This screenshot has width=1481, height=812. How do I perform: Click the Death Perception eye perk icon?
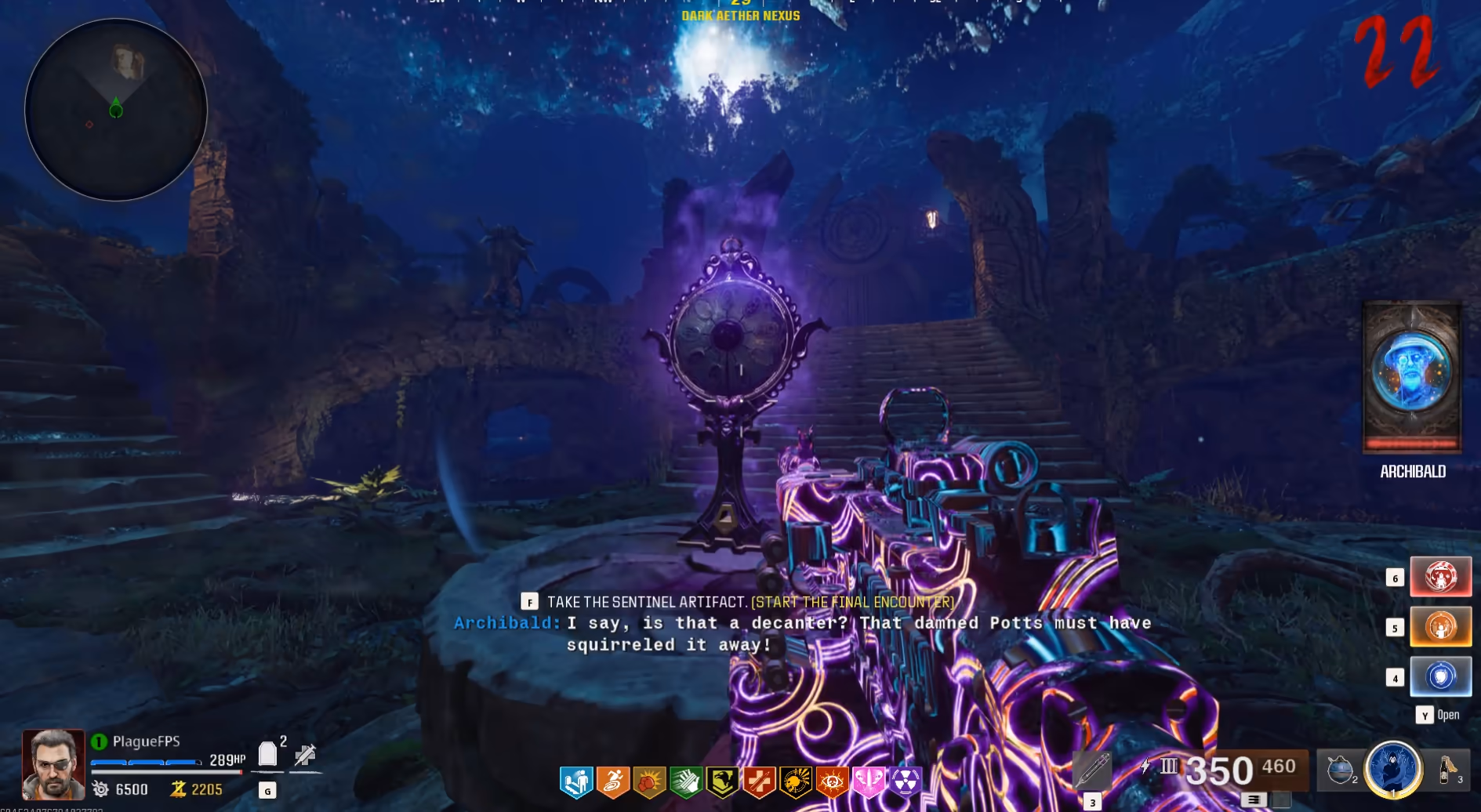tap(832, 781)
